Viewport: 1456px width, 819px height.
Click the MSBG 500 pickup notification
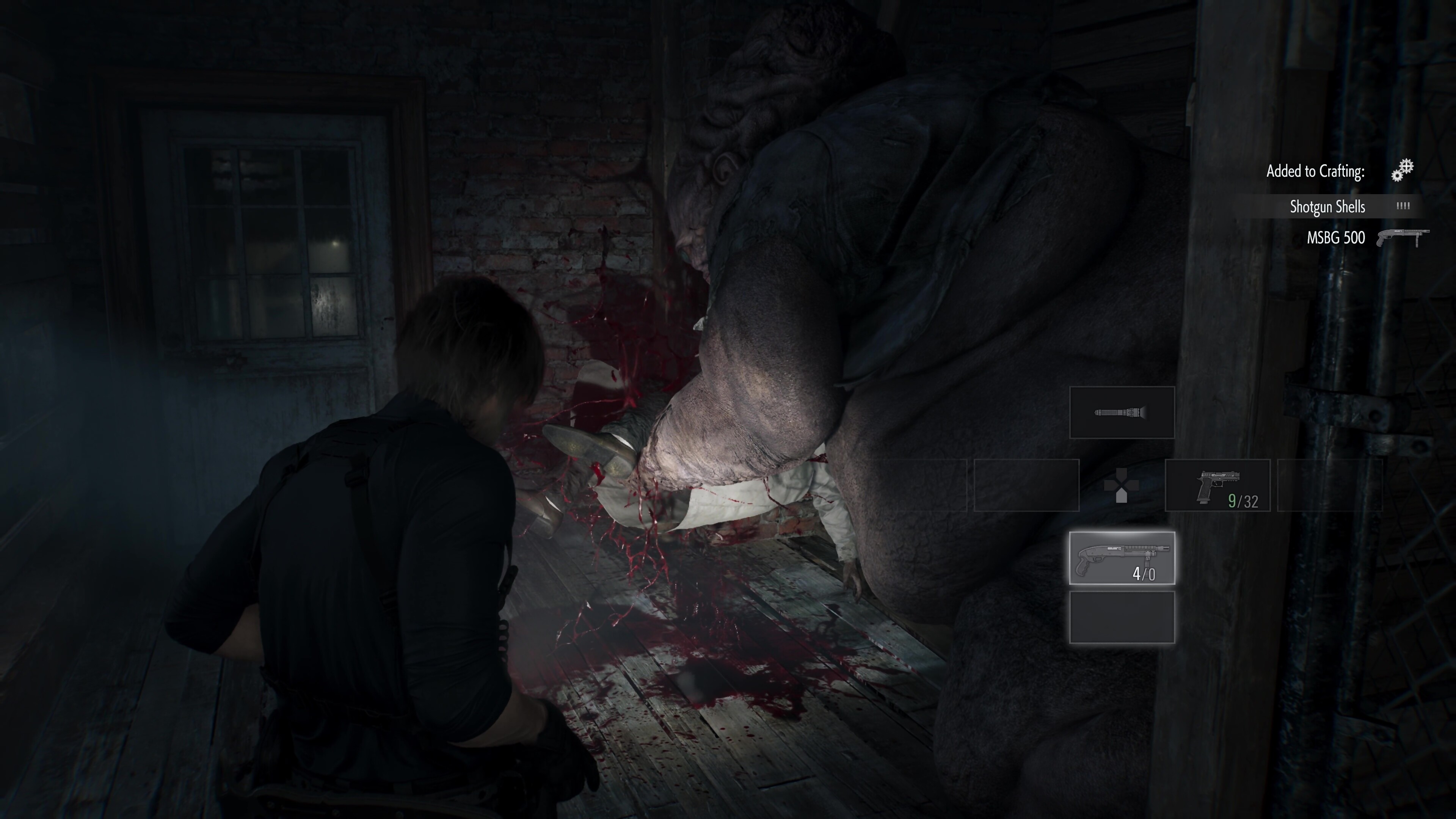1336,238
